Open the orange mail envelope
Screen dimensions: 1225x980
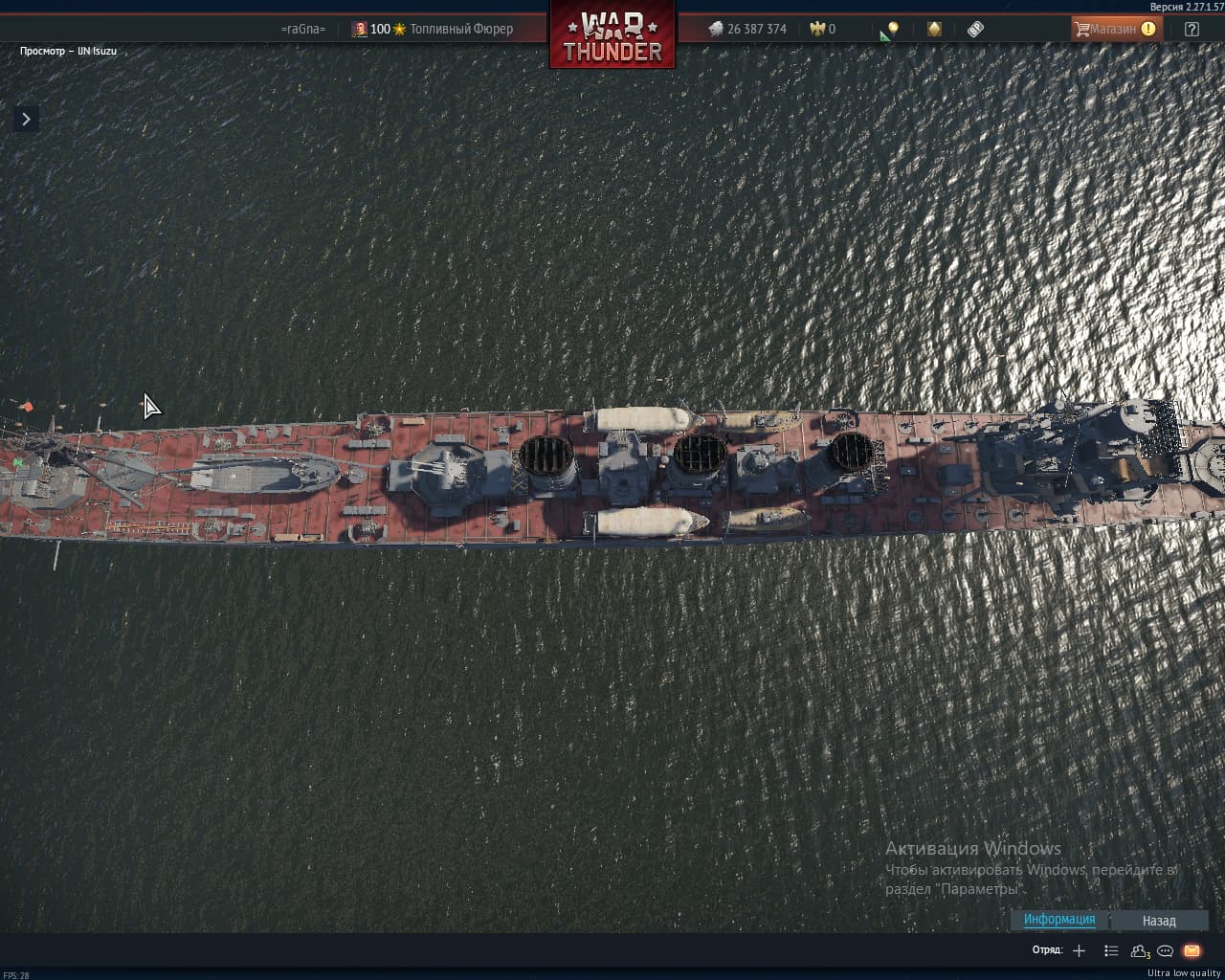point(1192,950)
